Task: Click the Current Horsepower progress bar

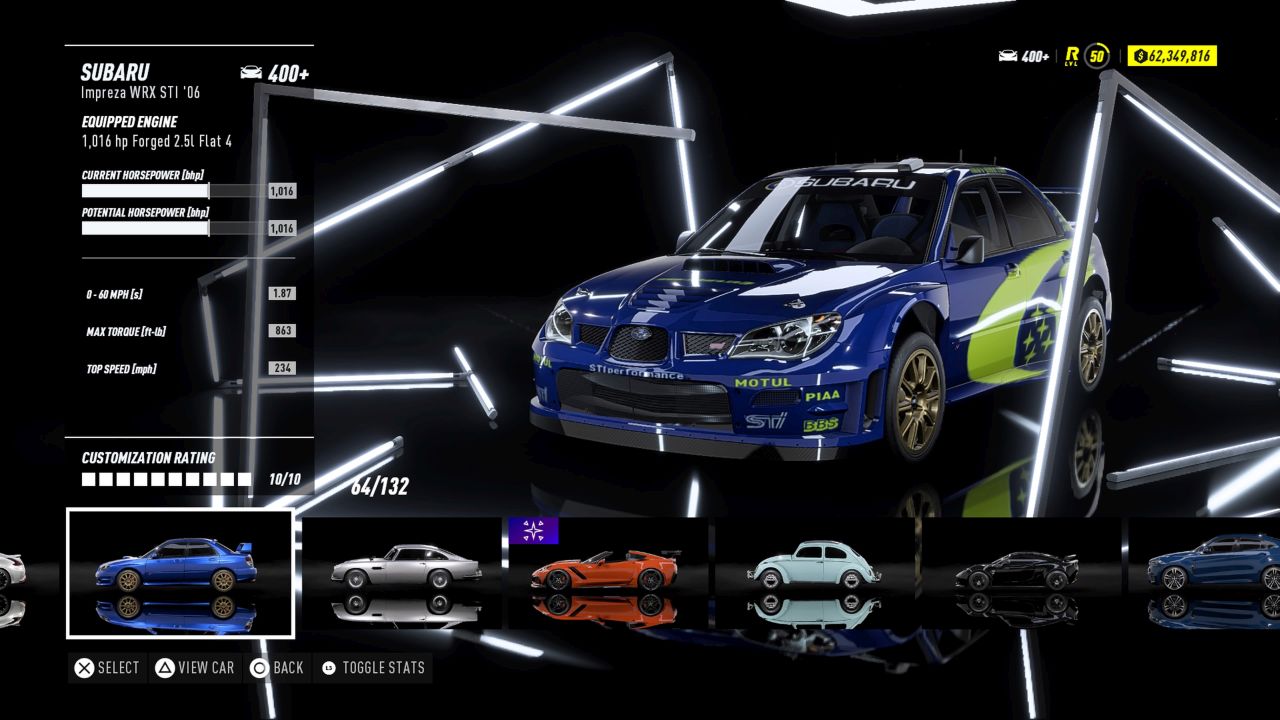Action: coord(145,190)
